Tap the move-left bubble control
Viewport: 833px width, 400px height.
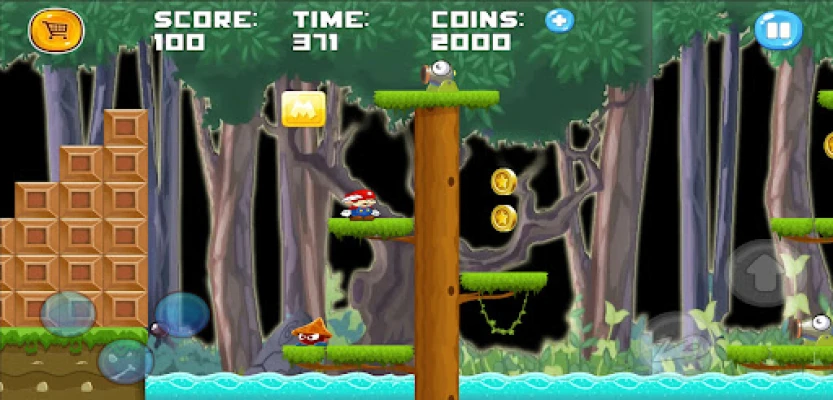pos(68,313)
